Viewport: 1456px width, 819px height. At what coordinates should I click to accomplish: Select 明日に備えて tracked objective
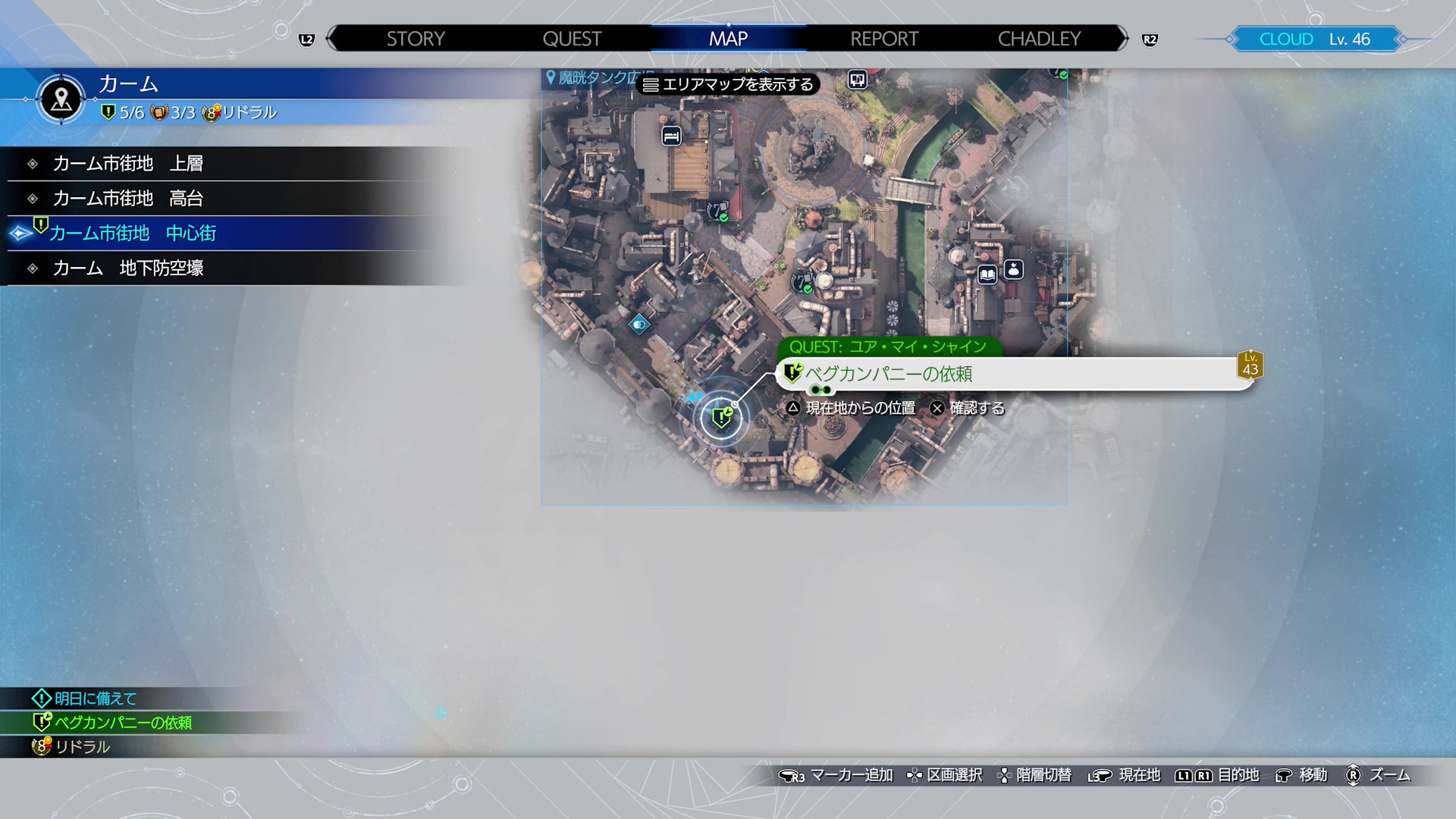pyautogui.click(x=96, y=698)
